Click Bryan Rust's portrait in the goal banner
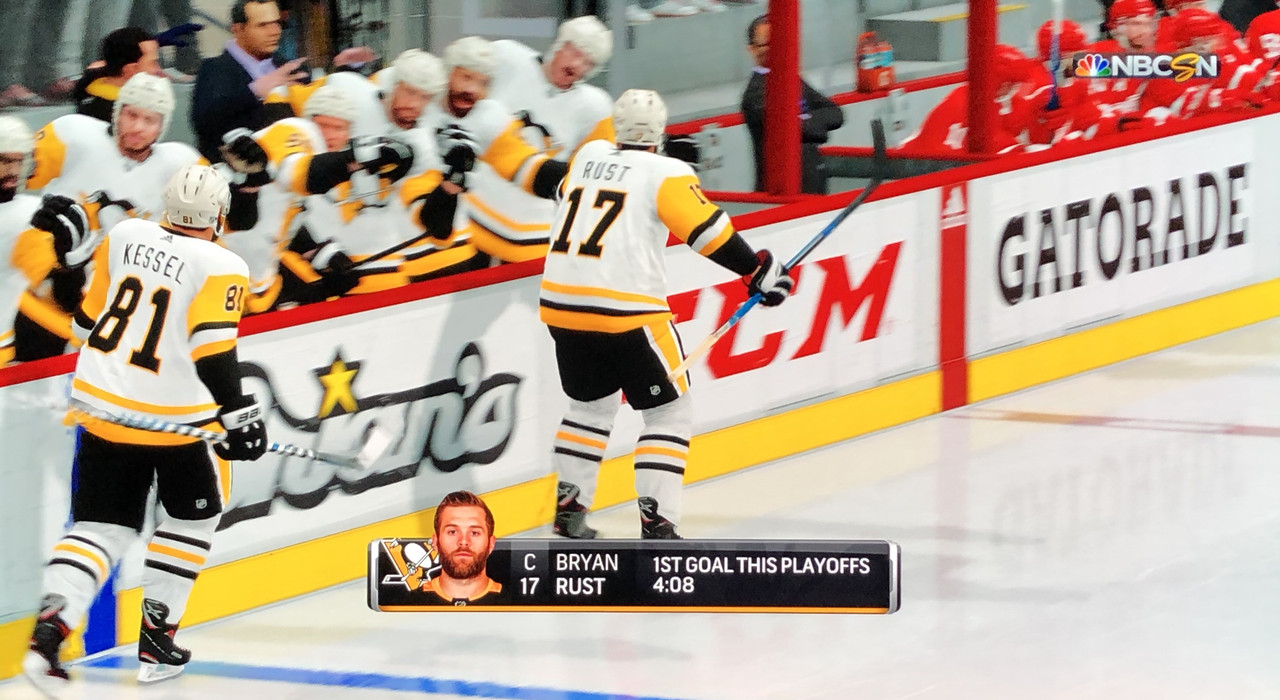 [463, 548]
